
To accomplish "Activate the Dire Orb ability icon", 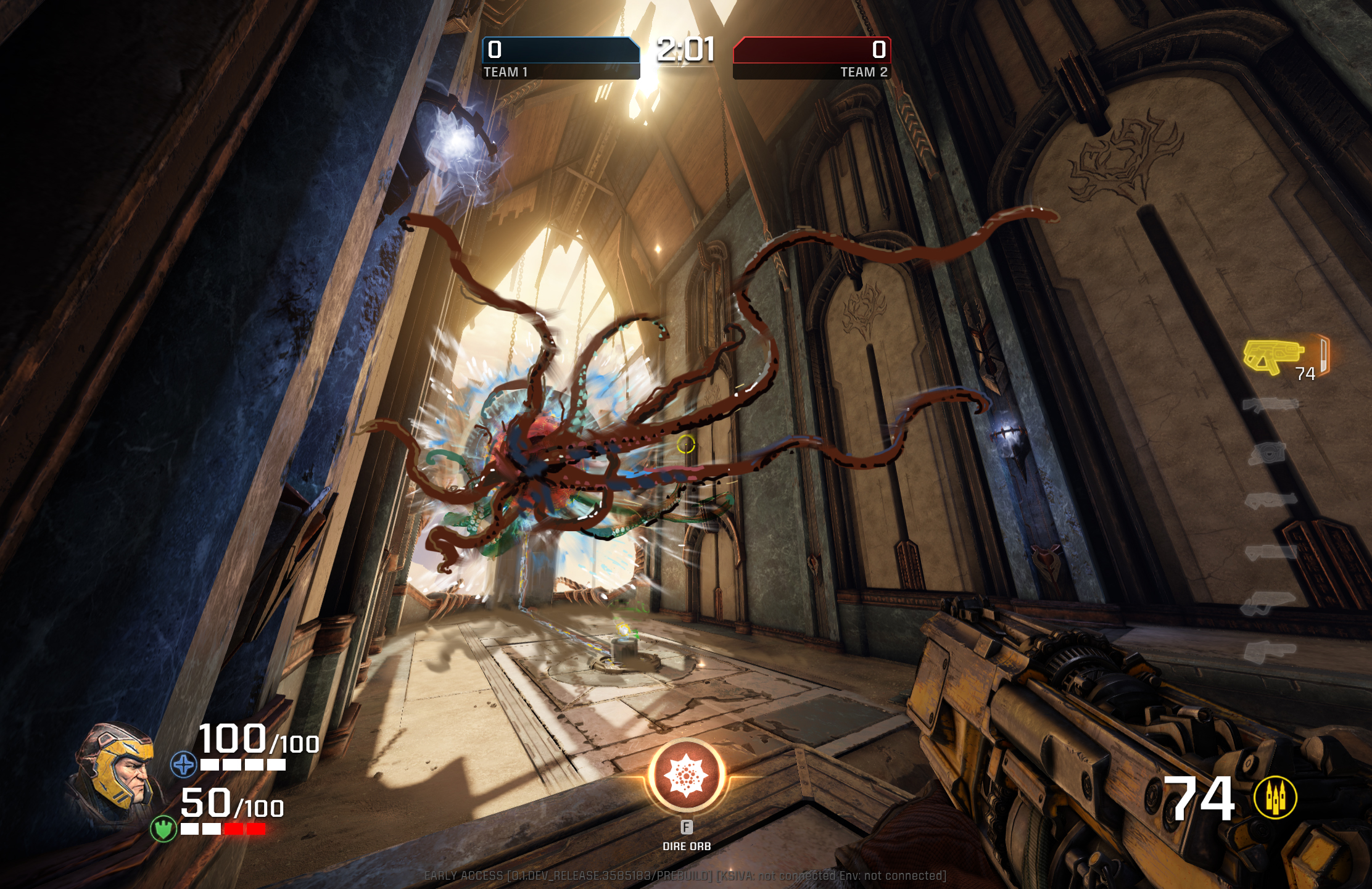I will 685,775.
